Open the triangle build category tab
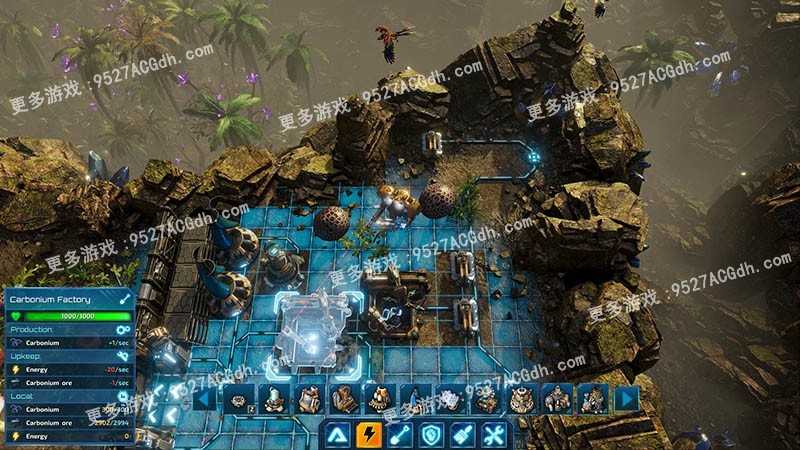800x450 pixels. coord(338,435)
